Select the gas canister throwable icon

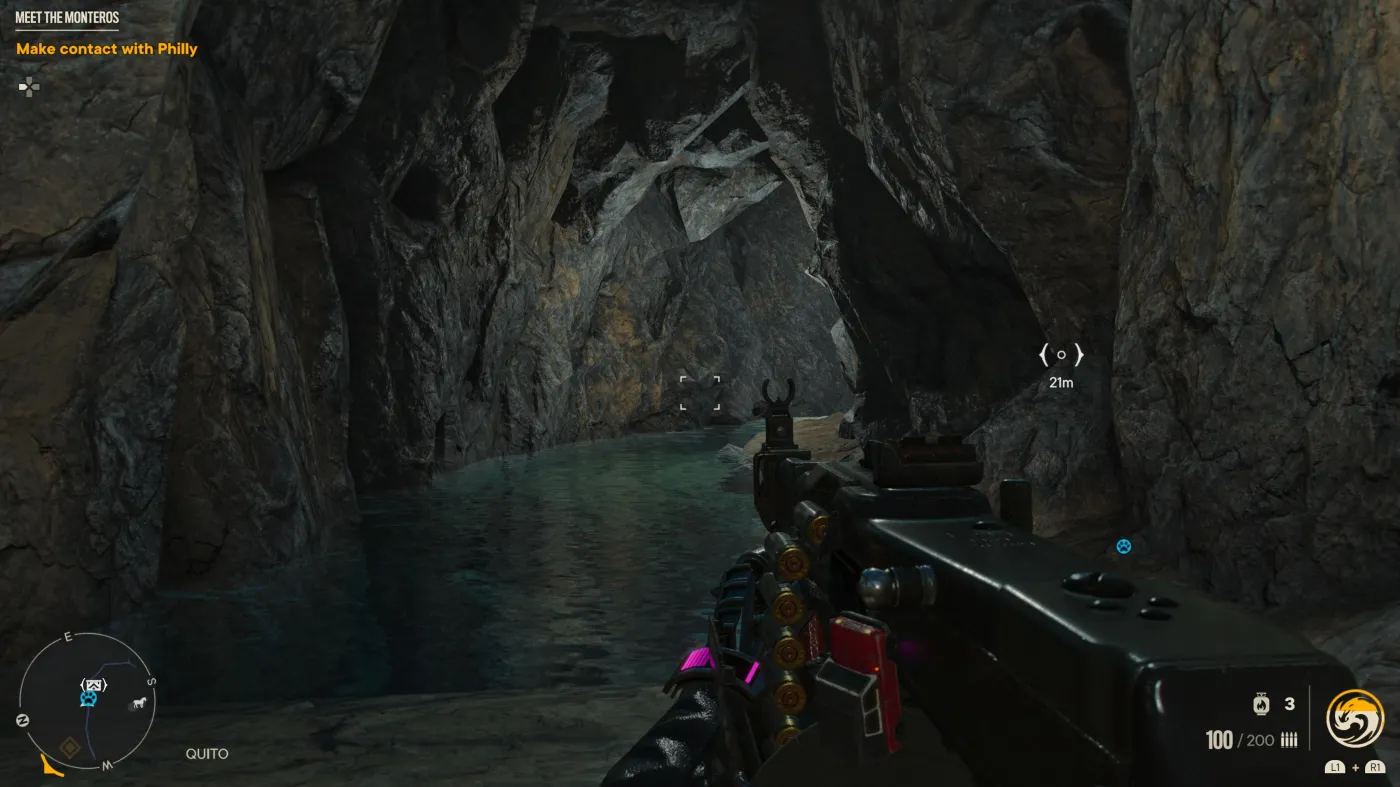[1261, 704]
